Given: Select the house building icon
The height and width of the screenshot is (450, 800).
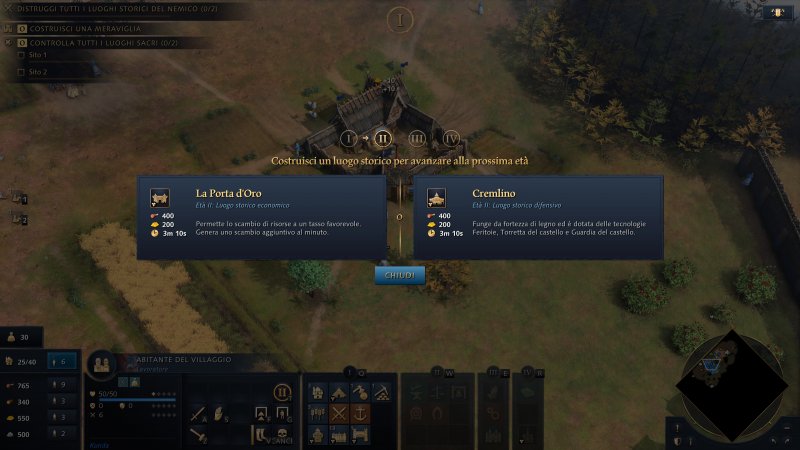Looking at the screenshot, I should click(x=318, y=391).
